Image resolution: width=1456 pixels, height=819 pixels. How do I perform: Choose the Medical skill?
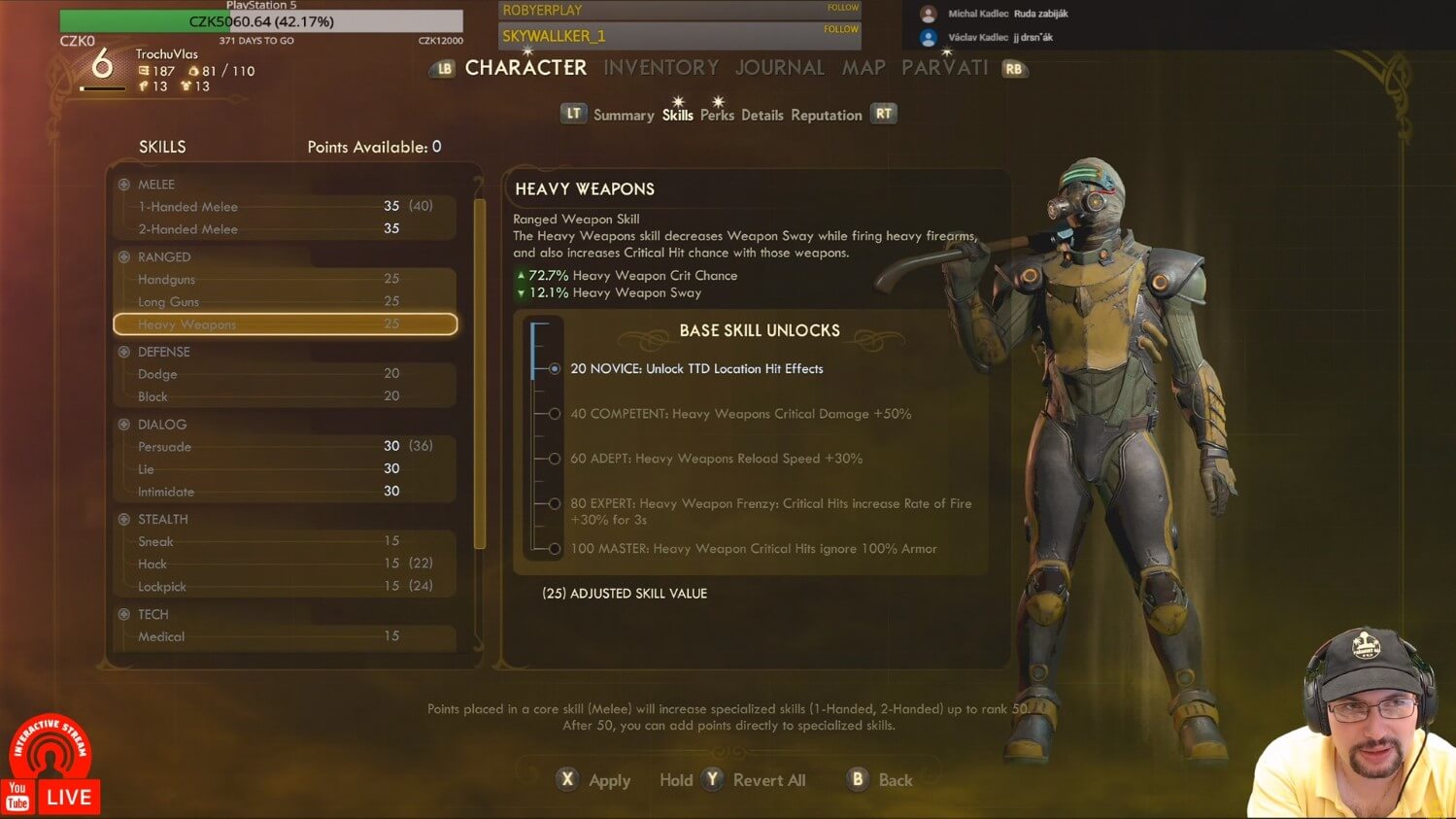pos(285,636)
